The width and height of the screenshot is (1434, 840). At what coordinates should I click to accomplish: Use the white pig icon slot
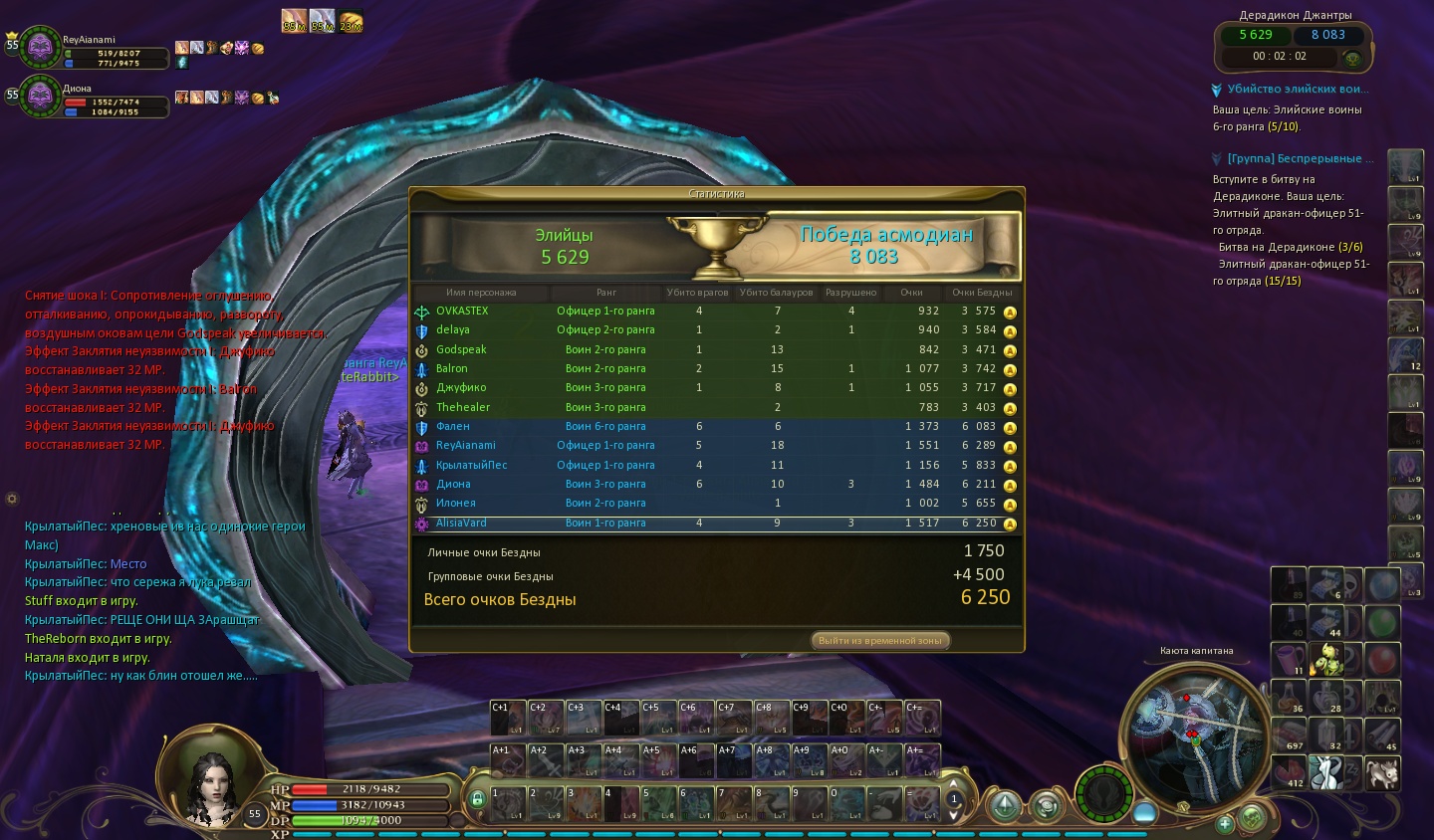(1382, 773)
